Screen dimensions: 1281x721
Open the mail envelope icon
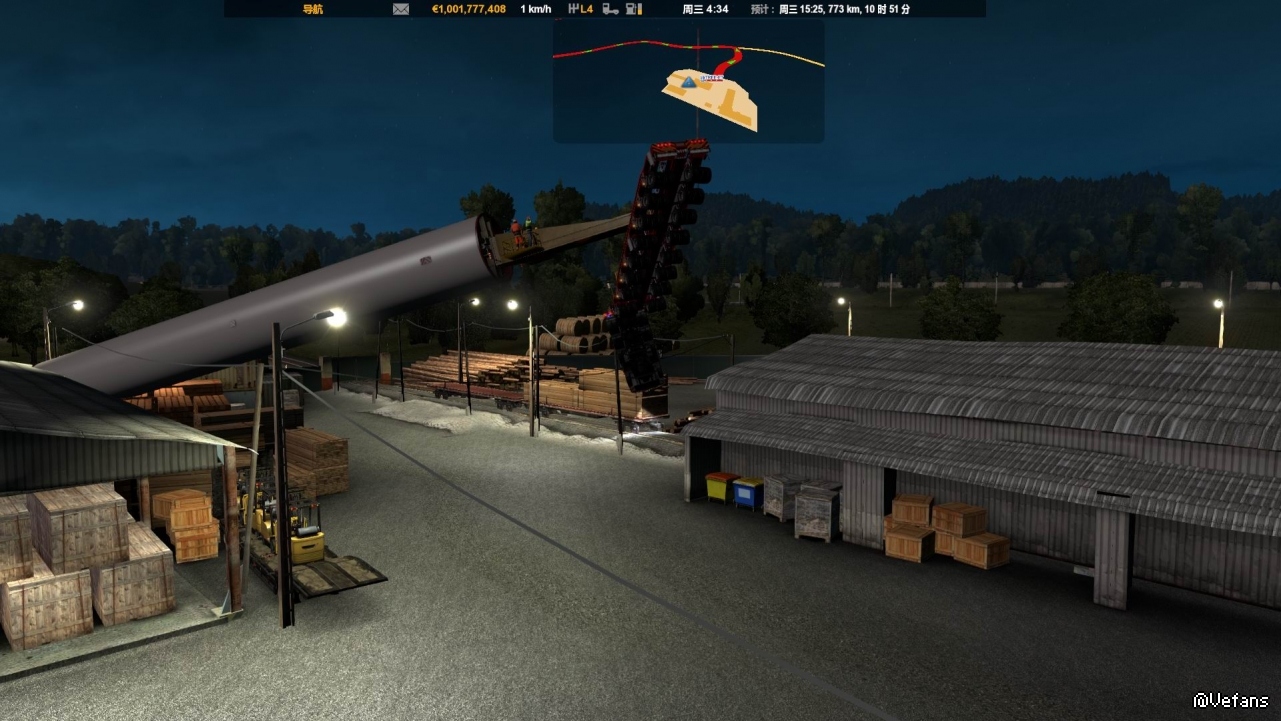(401, 9)
